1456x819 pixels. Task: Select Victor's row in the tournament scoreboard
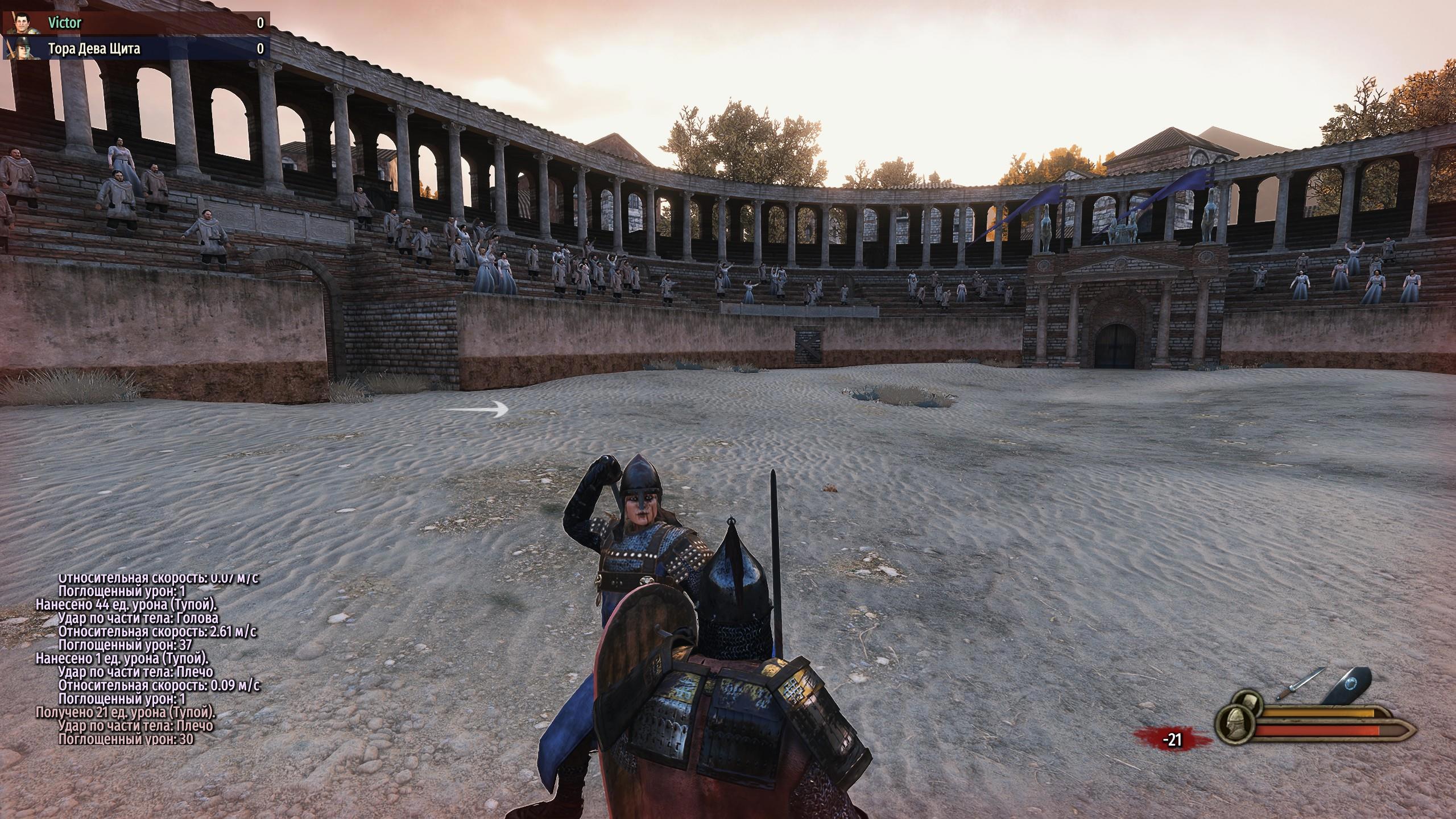click(x=136, y=23)
